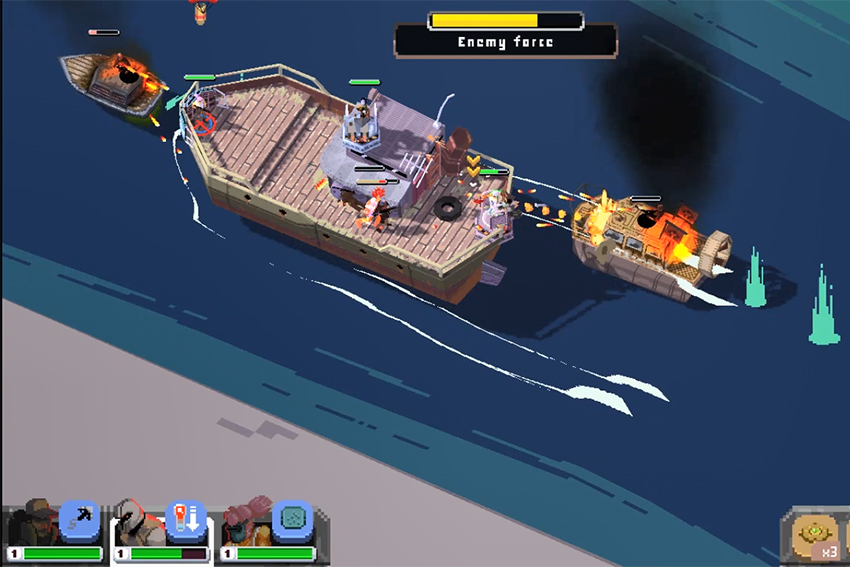Use the thermometer drop ability
This screenshot has height=567, width=850.
point(185,519)
